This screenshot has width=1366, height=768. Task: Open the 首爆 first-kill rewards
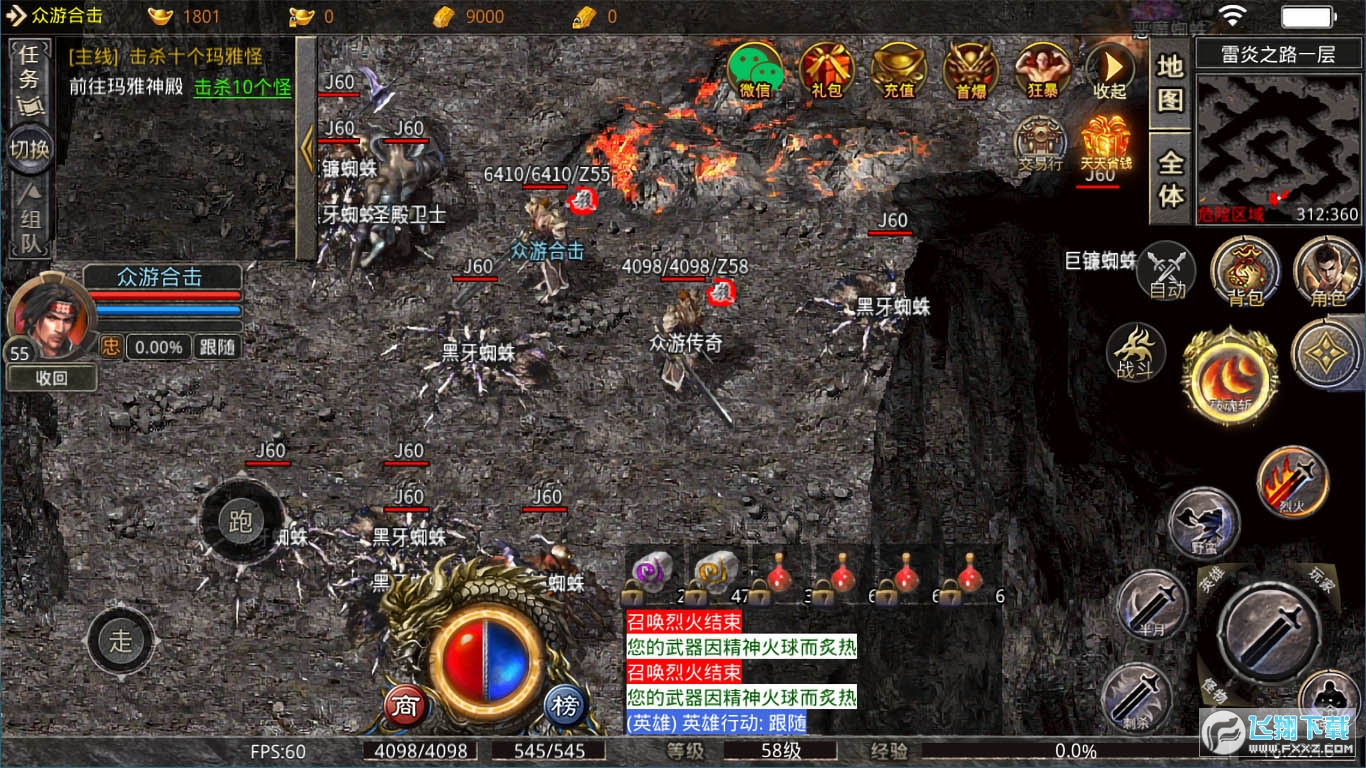tap(970, 70)
